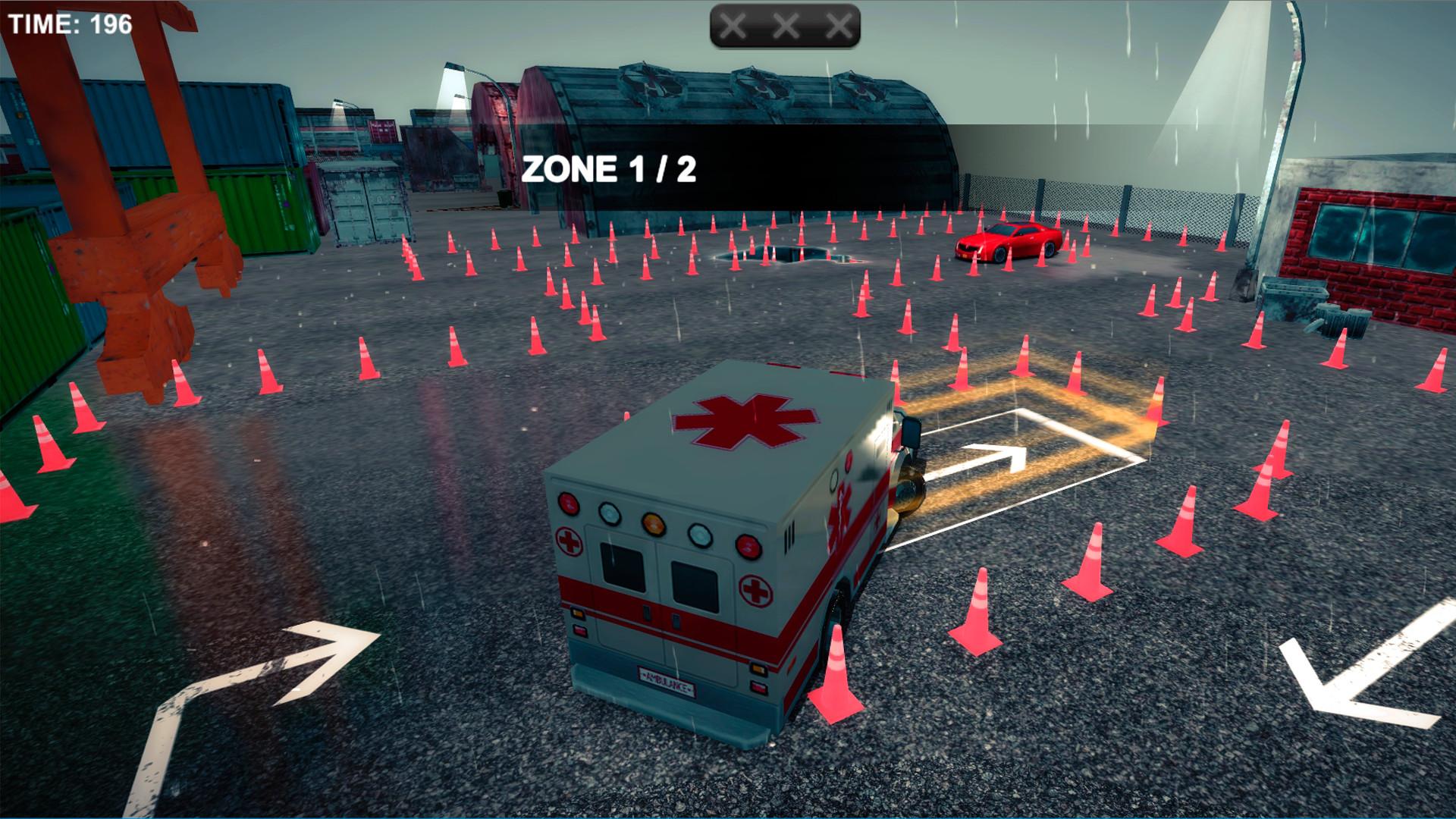This screenshot has height=819, width=1456.
Task: Click the ambulance rear door handle
Action: pyautogui.click(x=647, y=613)
